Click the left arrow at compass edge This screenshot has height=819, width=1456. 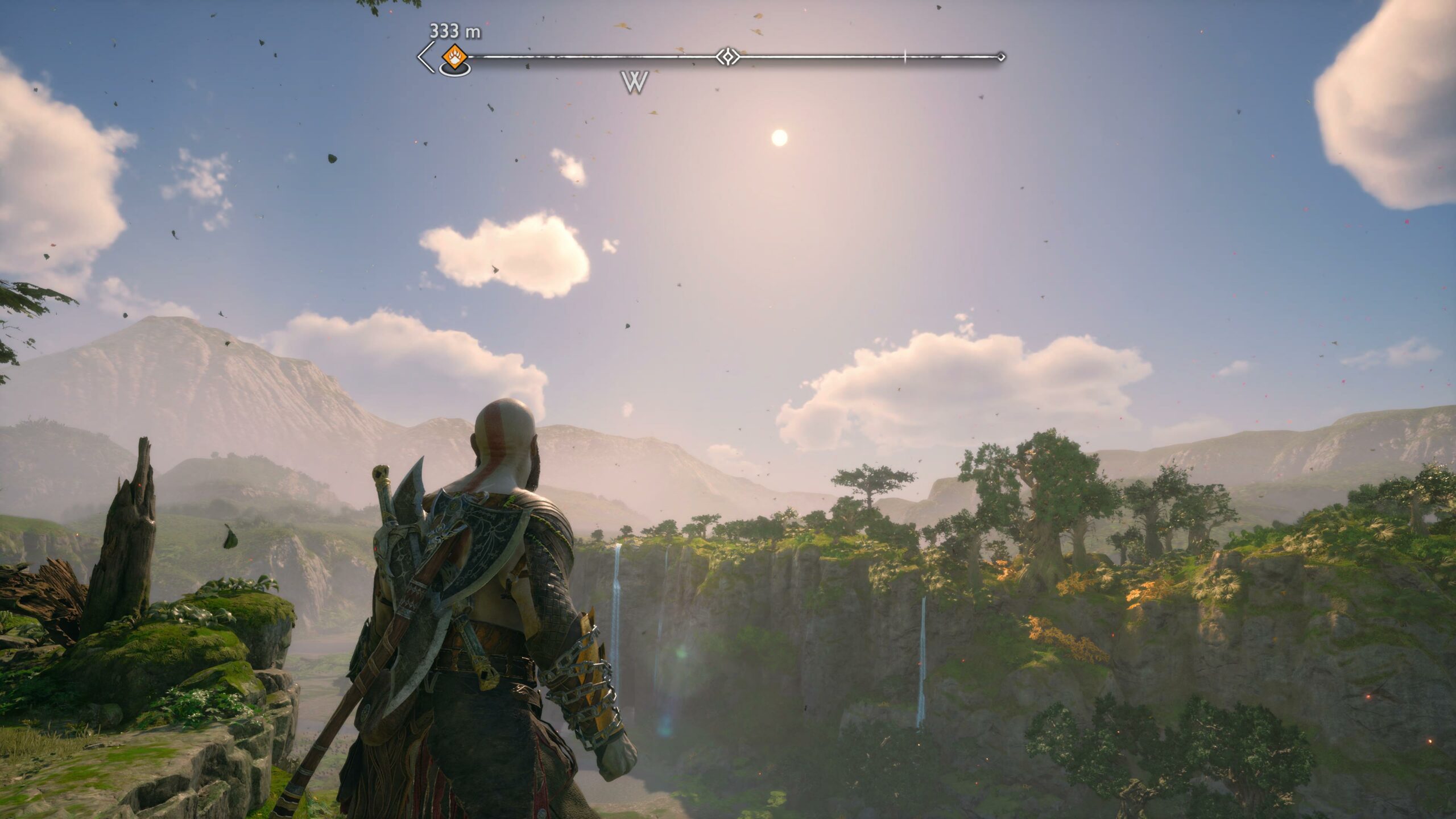pyautogui.click(x=424, y=57)
